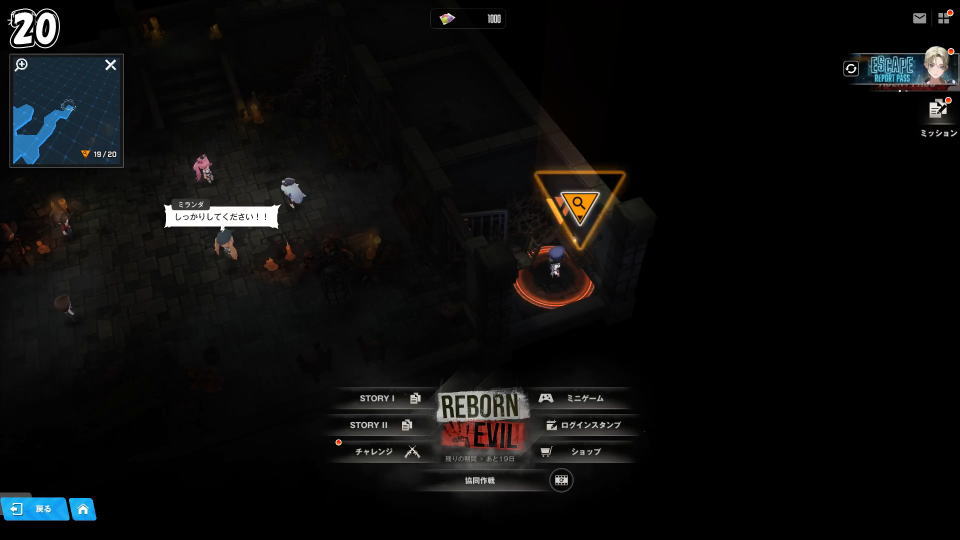The image size is (960, 540).
Task: Open STORY II from the event menu
Action: click(x=378, y=425)
